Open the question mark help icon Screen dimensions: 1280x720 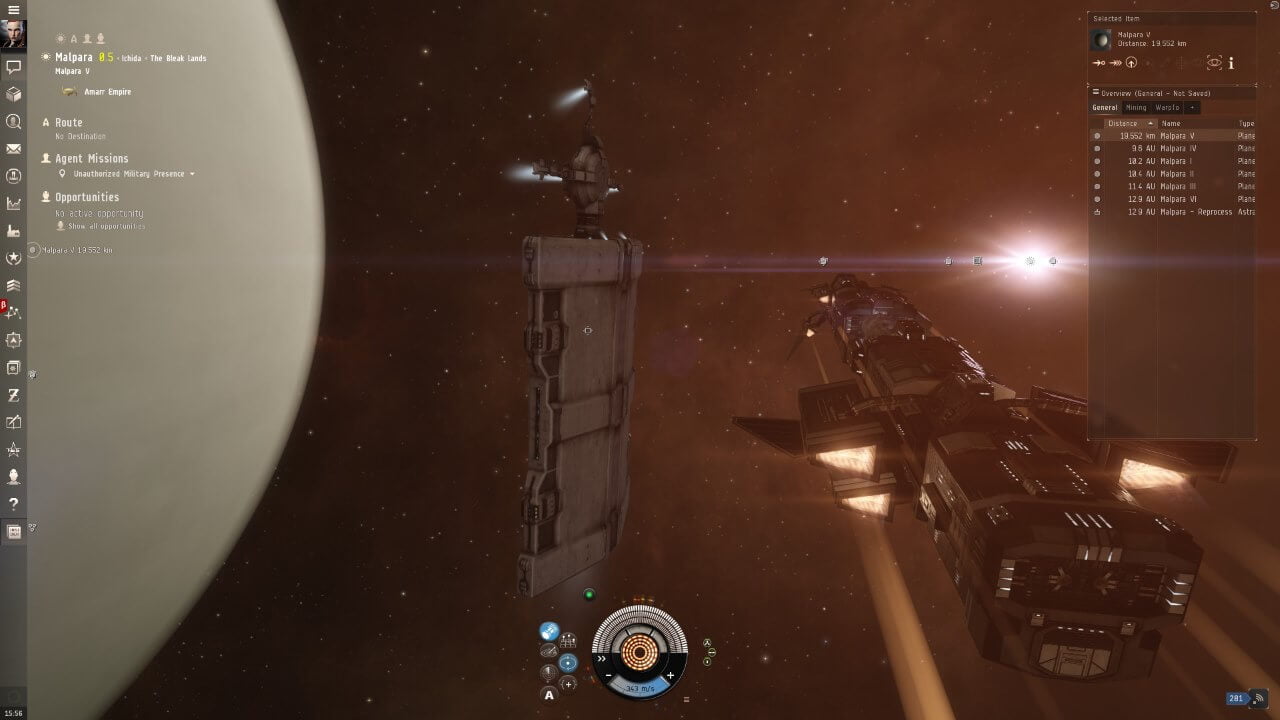(14, 504)
